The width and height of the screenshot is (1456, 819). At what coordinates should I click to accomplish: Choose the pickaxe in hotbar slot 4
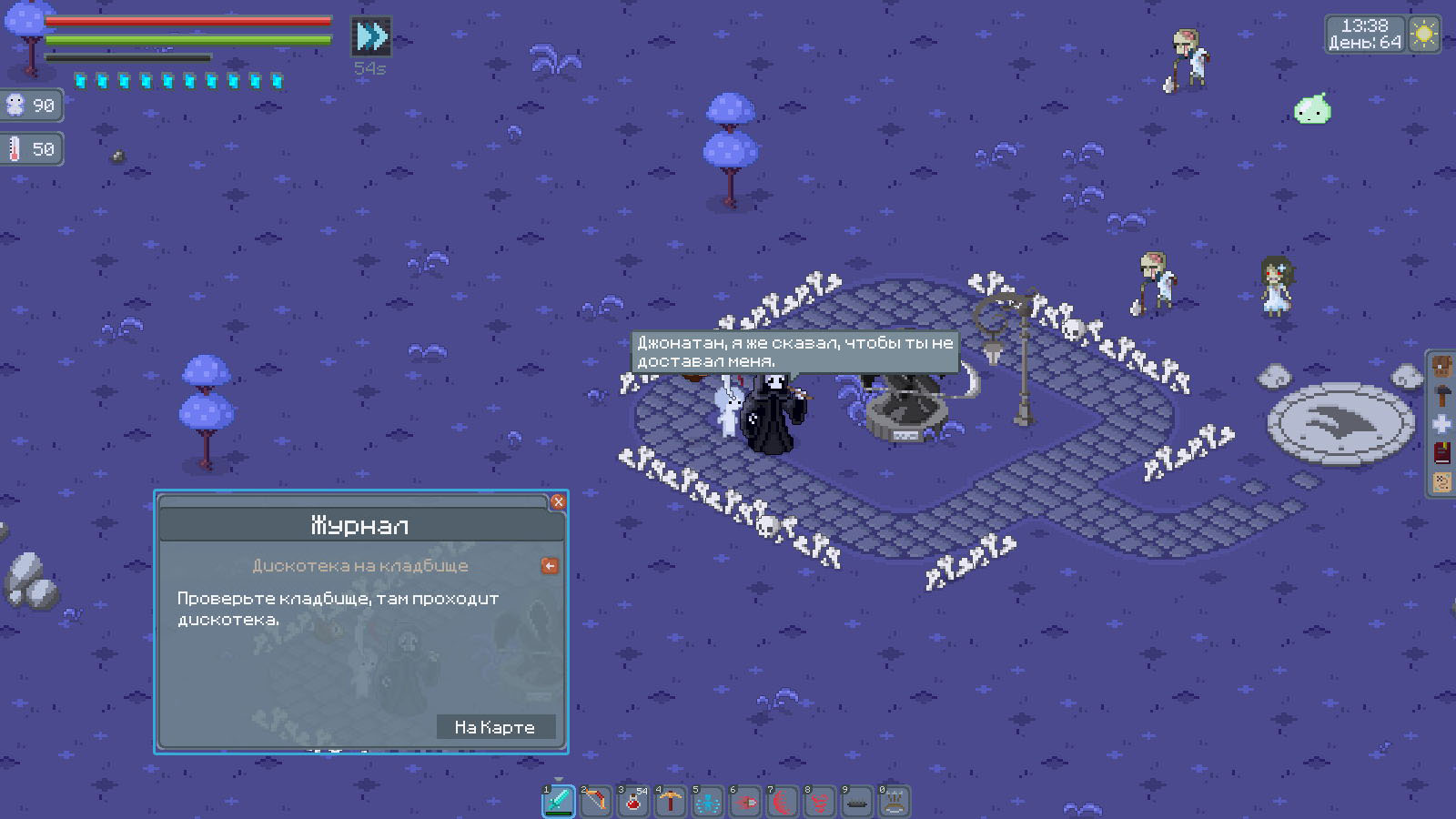(671, 801)
